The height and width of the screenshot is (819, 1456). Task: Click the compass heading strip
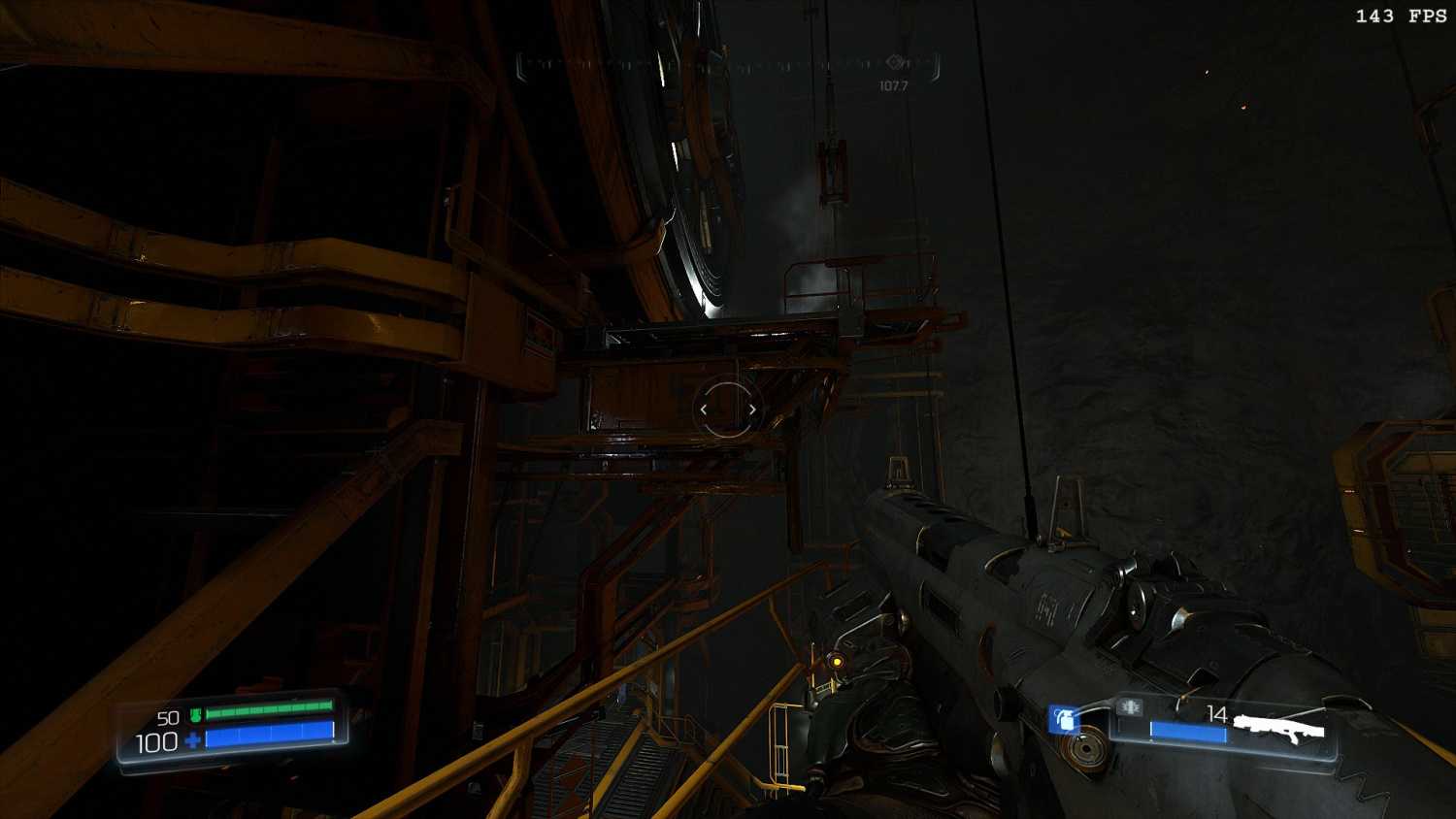(728, 65)
